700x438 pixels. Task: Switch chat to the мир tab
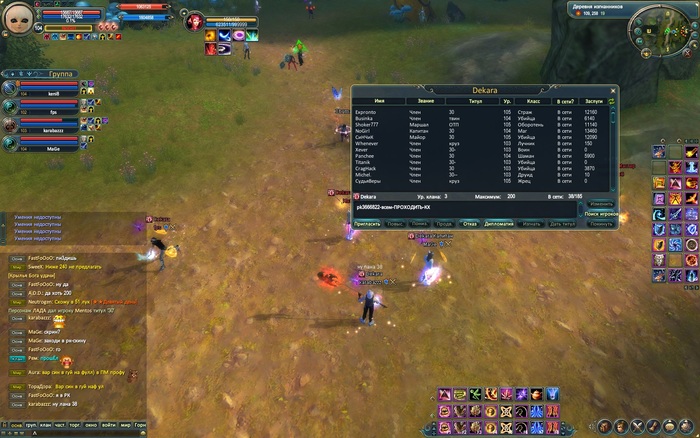coord(125,425)
